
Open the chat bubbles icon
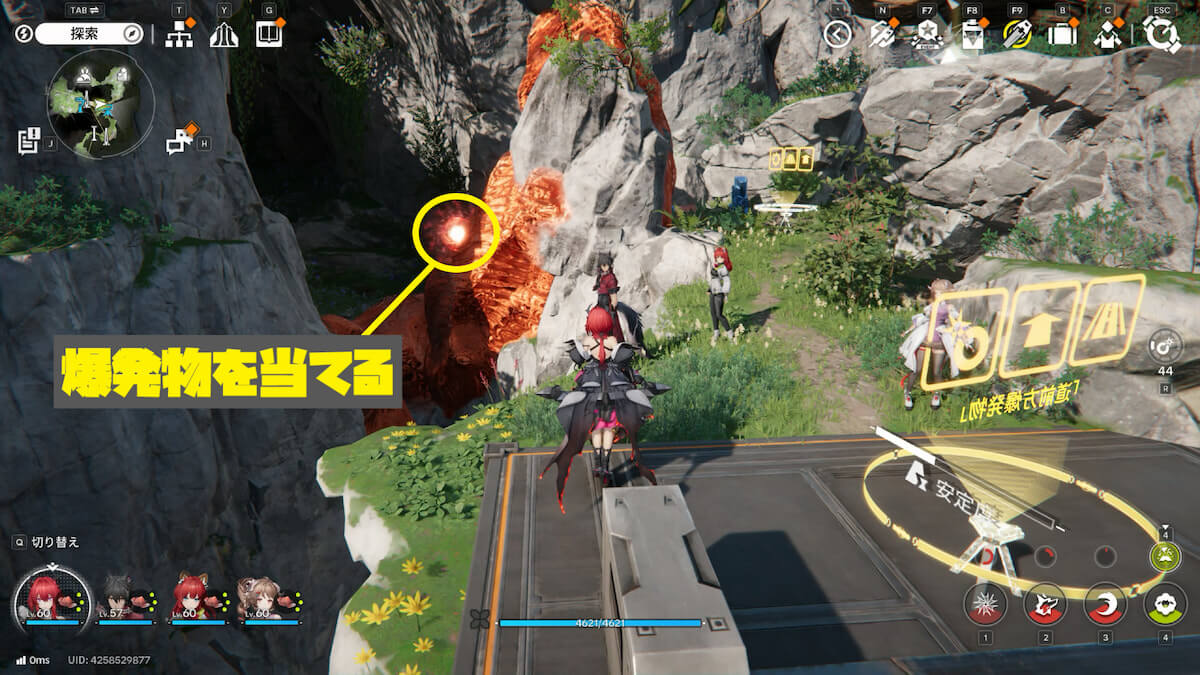click(x=180, y=142)
